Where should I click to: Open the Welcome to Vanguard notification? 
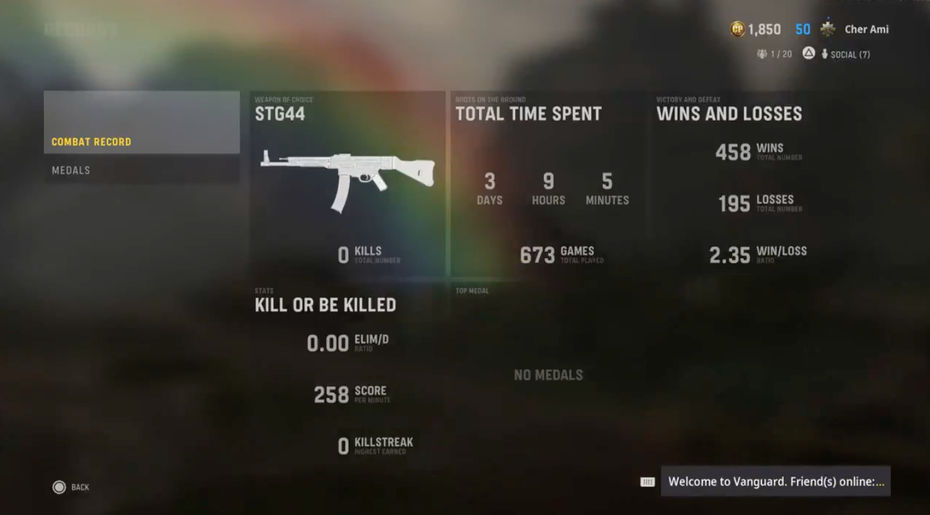tap(775, 482)
